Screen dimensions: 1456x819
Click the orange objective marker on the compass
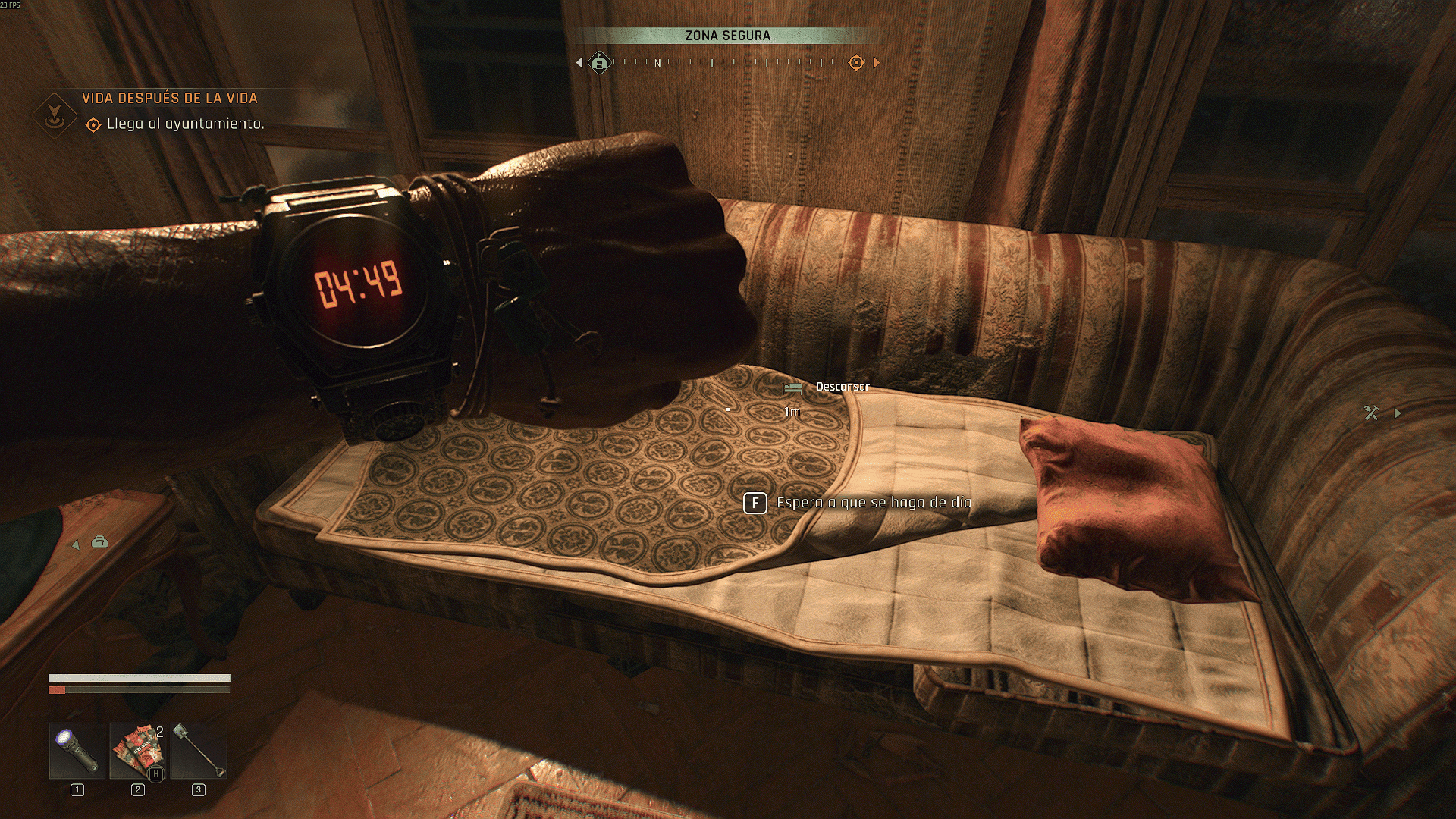click(856, 62)
